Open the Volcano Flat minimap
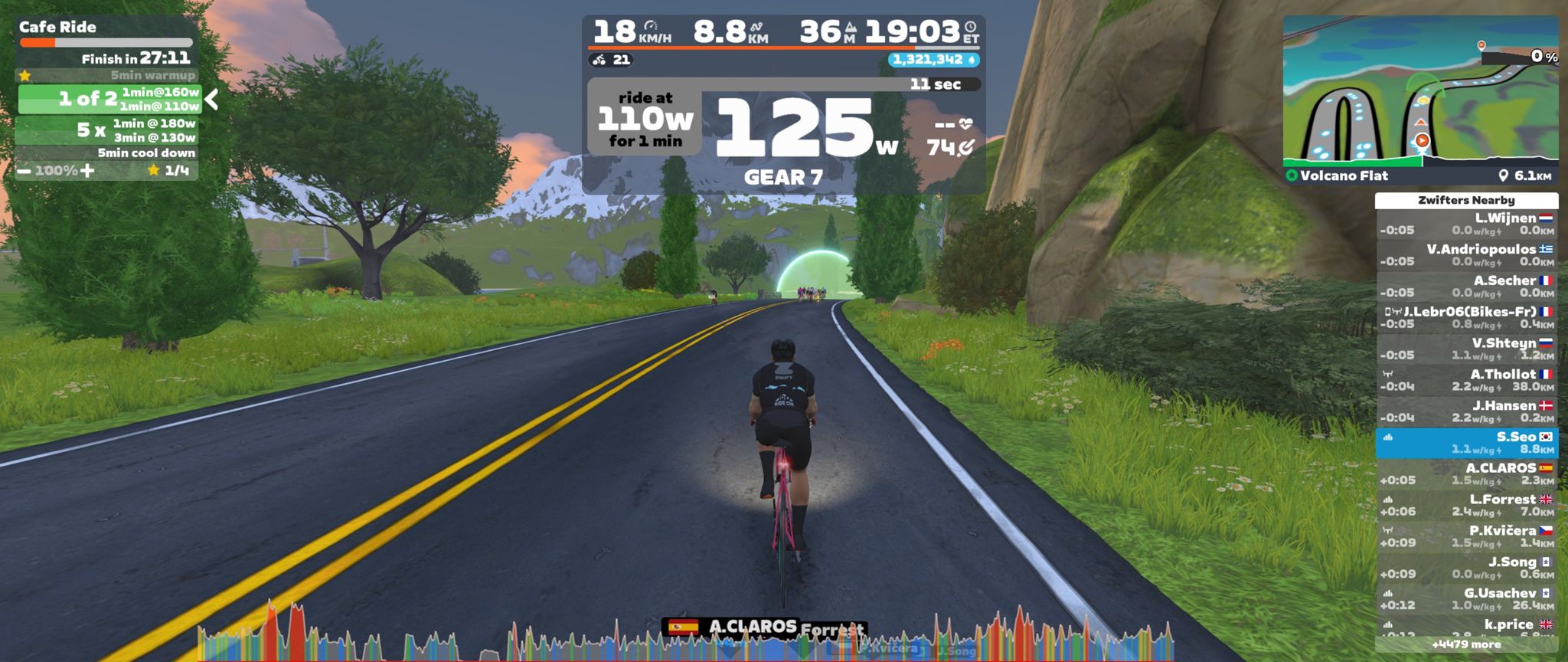Viewport: 1568px width, 662px height. pyautogui.click(x=1420, y=93)
